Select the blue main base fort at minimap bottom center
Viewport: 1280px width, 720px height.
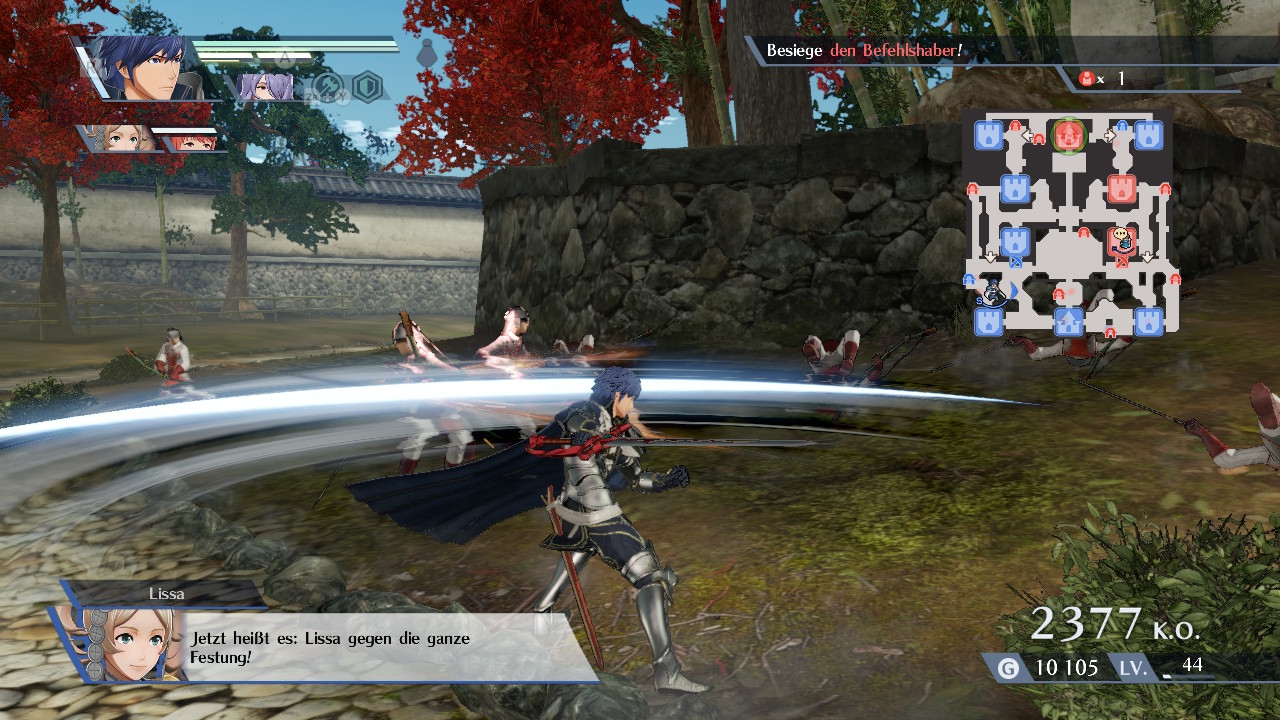click(1069, 322)
